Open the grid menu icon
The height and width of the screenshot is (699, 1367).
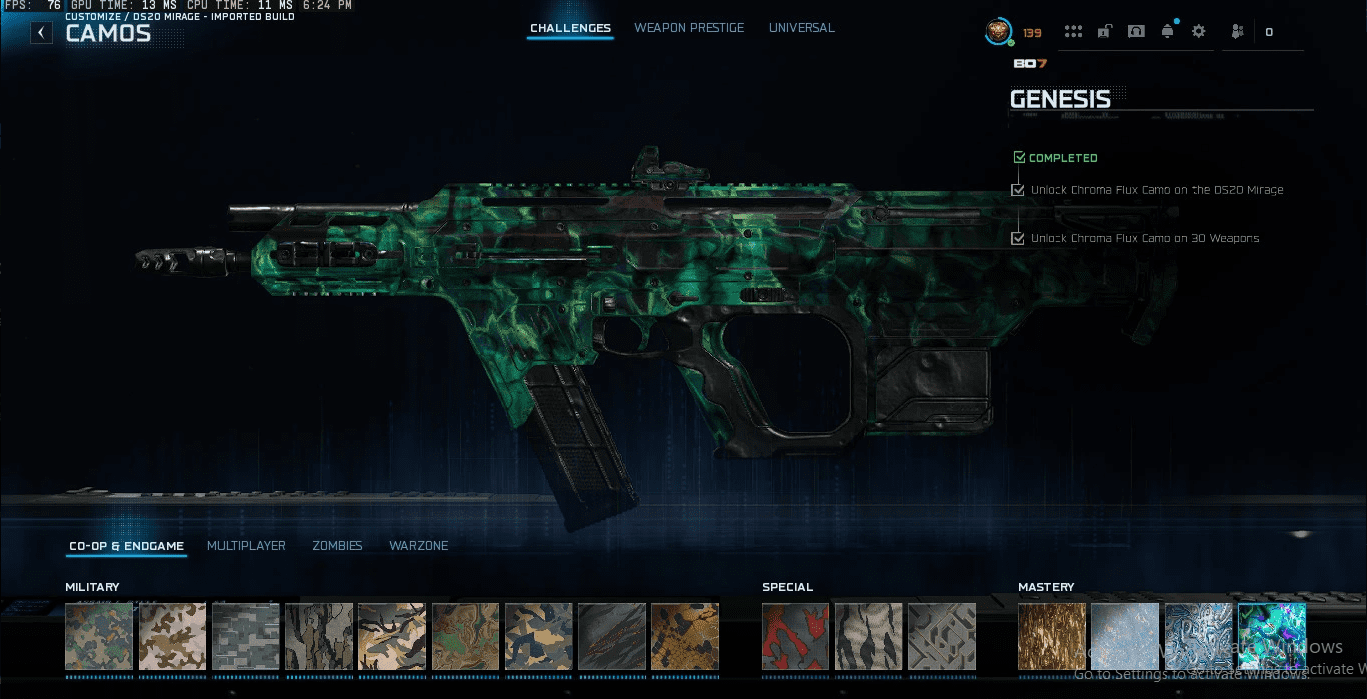click(1073, 32)
